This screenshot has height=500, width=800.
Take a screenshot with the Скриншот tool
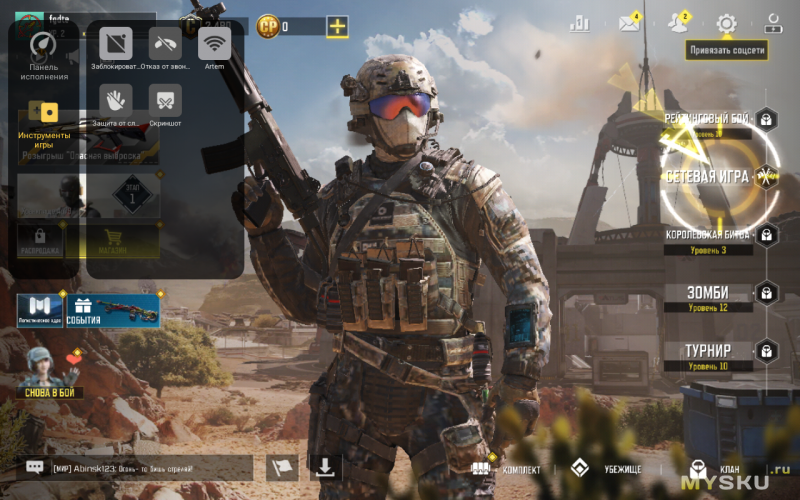[x=165, y=103]
